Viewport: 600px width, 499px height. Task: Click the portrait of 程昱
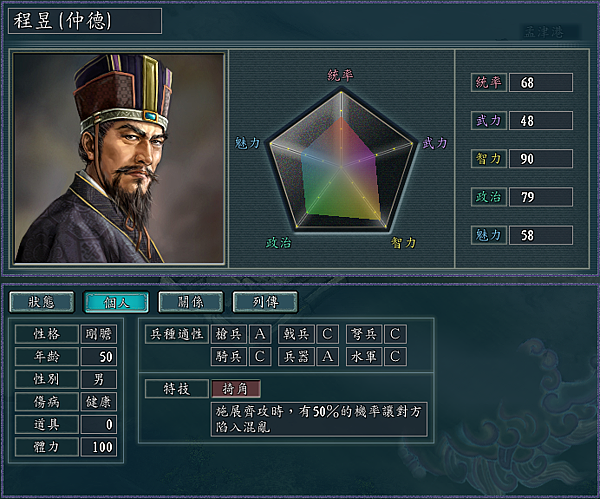(118, 158)
